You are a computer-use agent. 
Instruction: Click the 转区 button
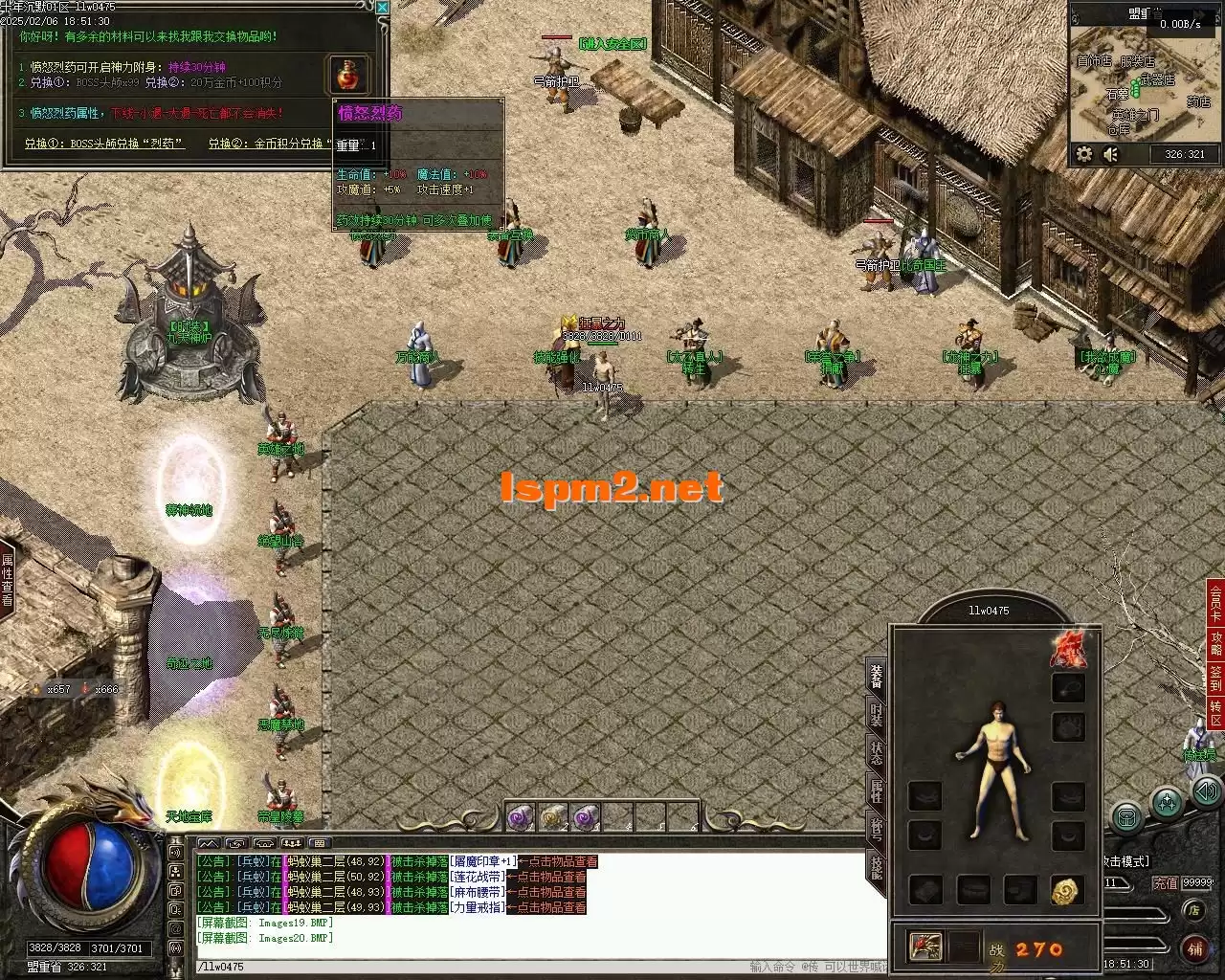pos(1215,713)
